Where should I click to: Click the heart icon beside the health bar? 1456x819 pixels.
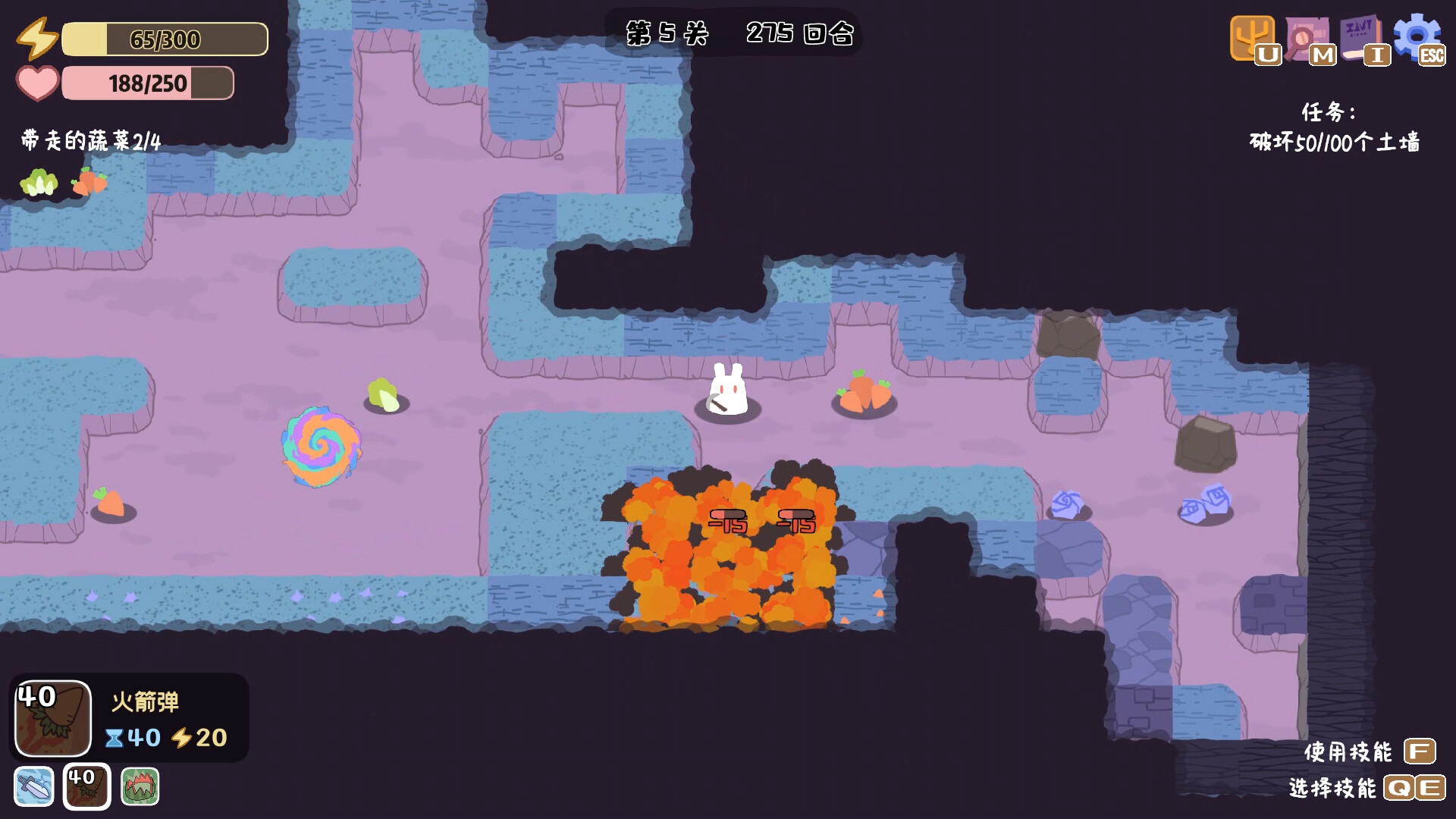[37, 83]
